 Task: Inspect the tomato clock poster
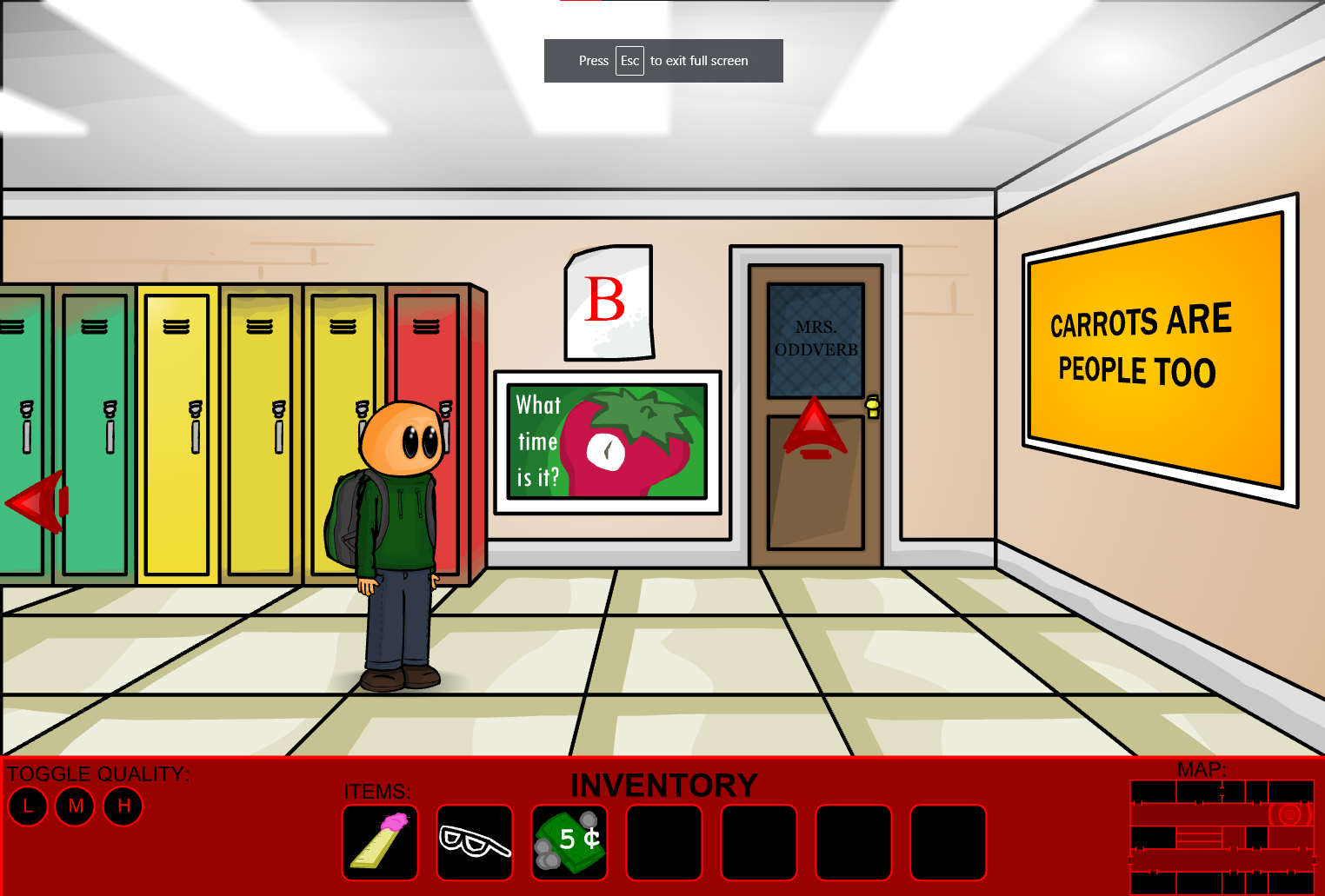point(608,441)
